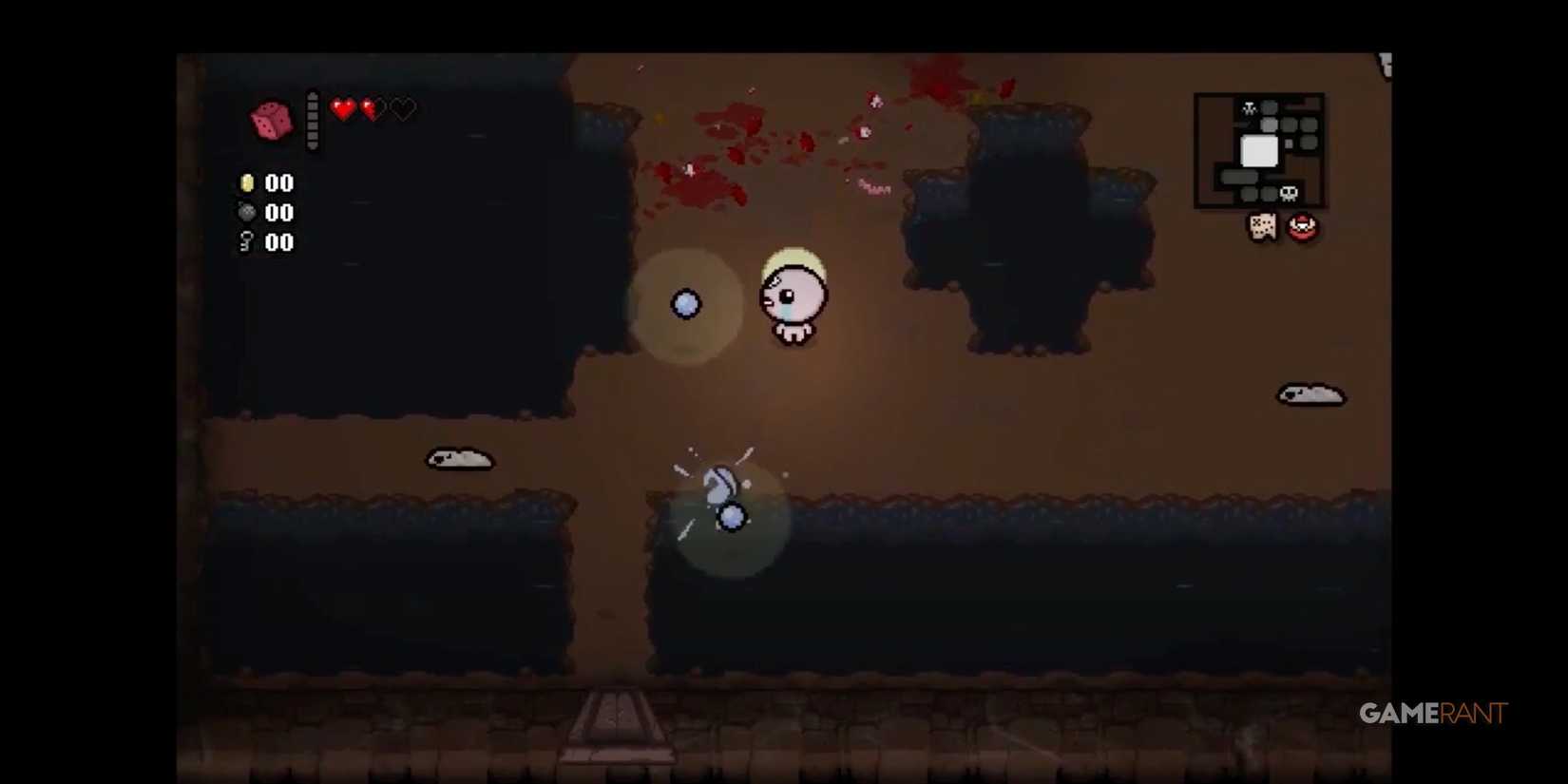
Task: Click the coin counter icon
Action: pyautogui.click(x=247, y=182)
